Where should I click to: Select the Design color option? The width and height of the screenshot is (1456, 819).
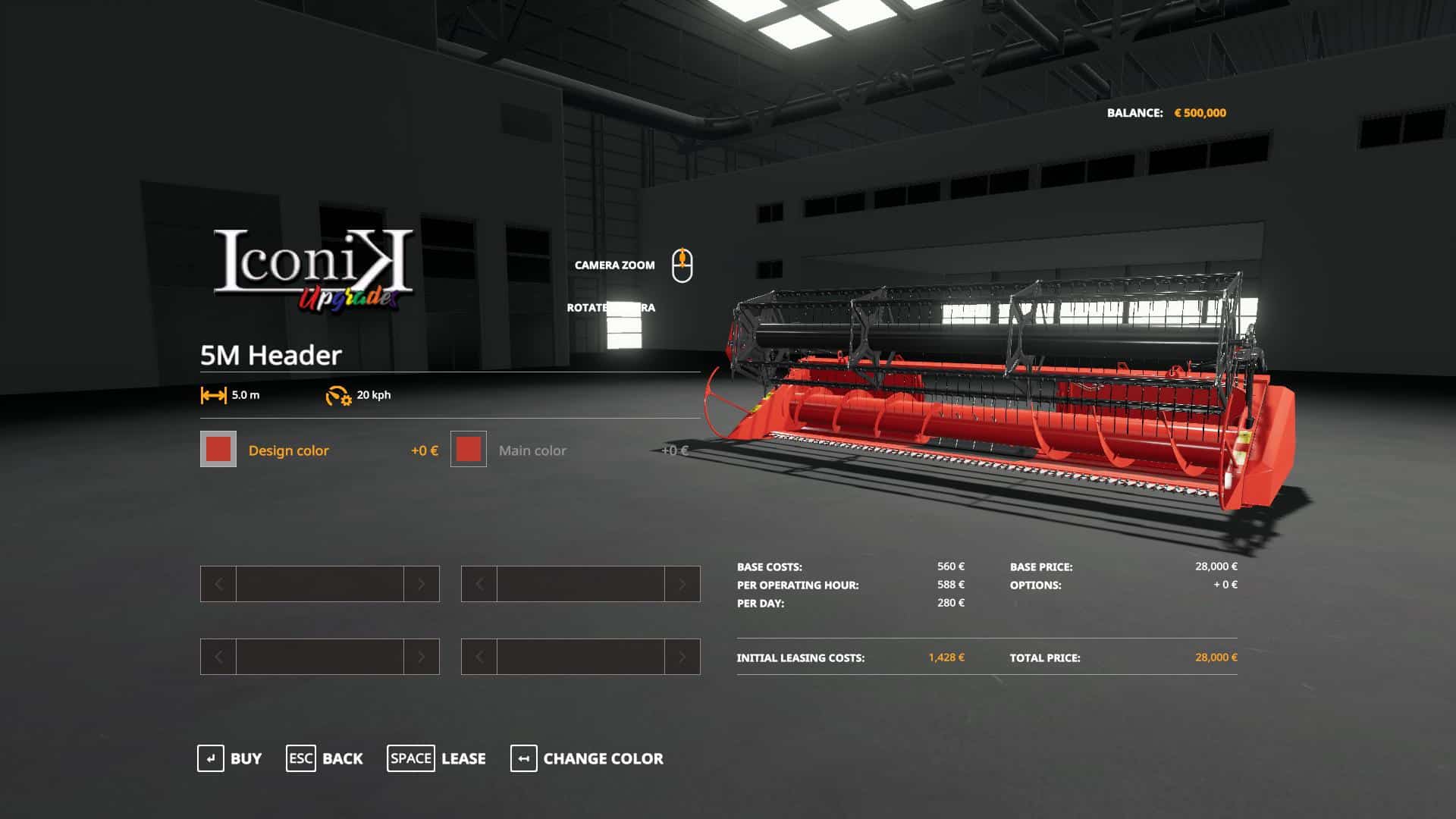(288, 450)
